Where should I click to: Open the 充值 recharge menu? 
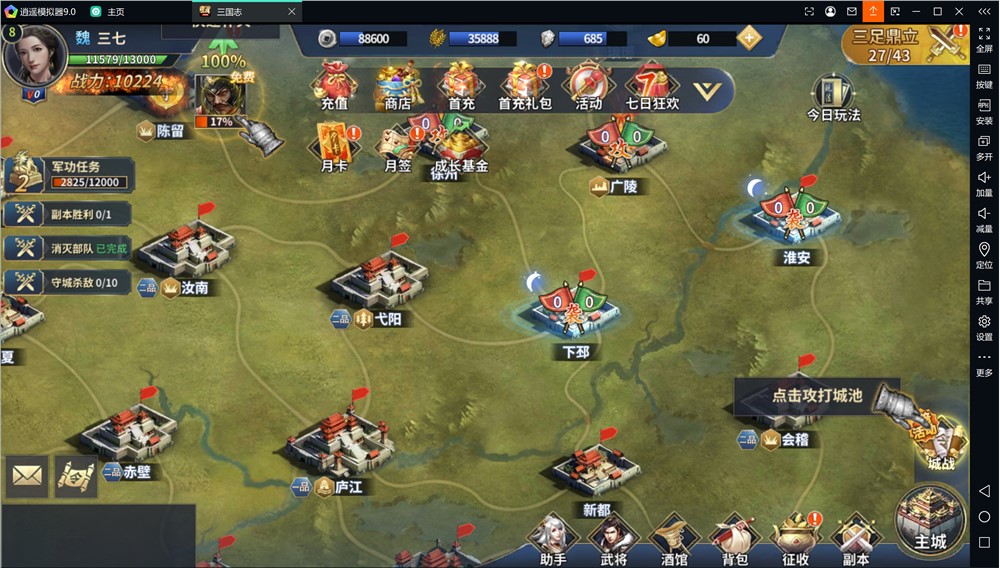(x=334, y=86)
